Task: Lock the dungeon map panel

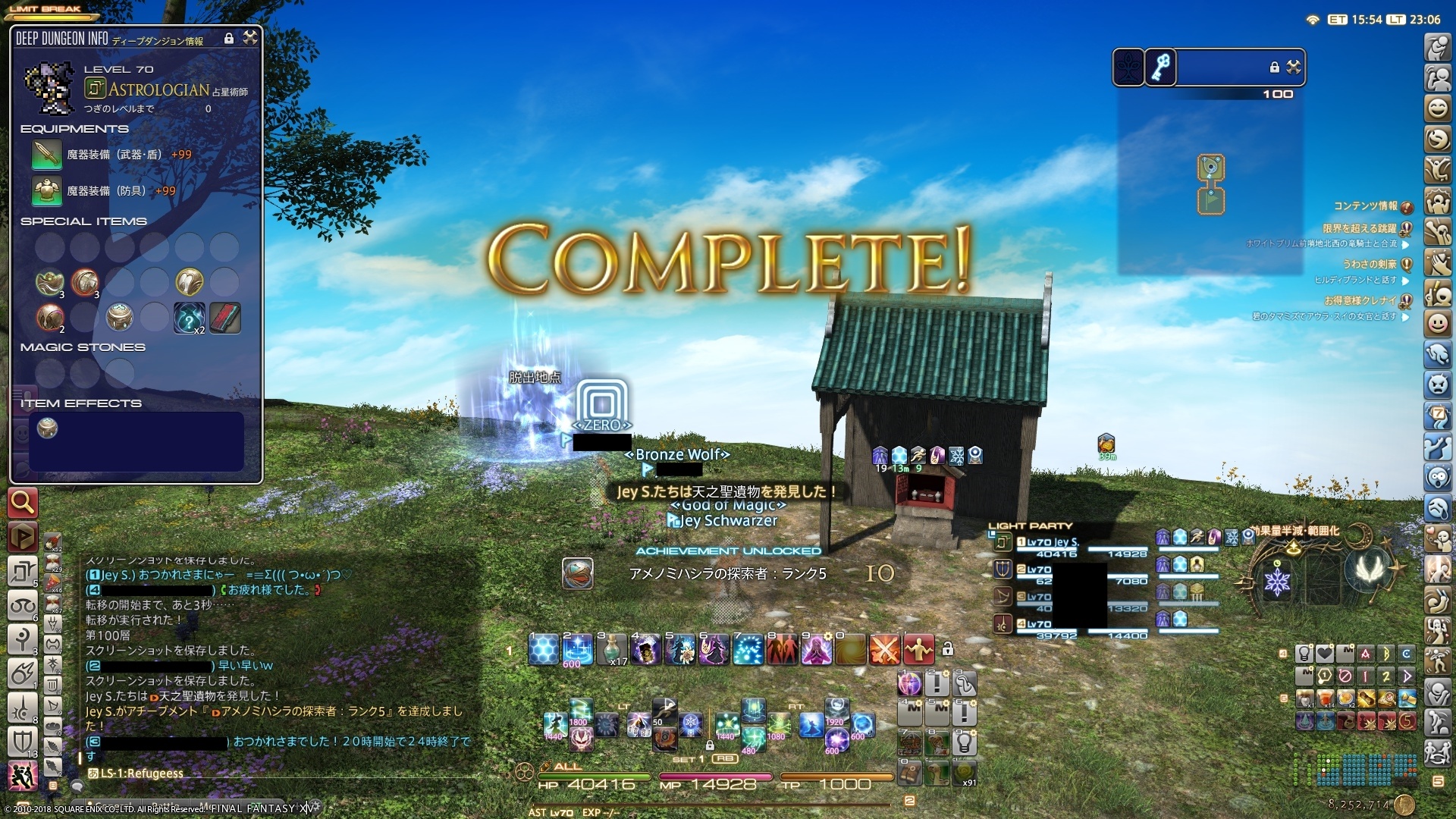Action: click(x=1274, y=67)
